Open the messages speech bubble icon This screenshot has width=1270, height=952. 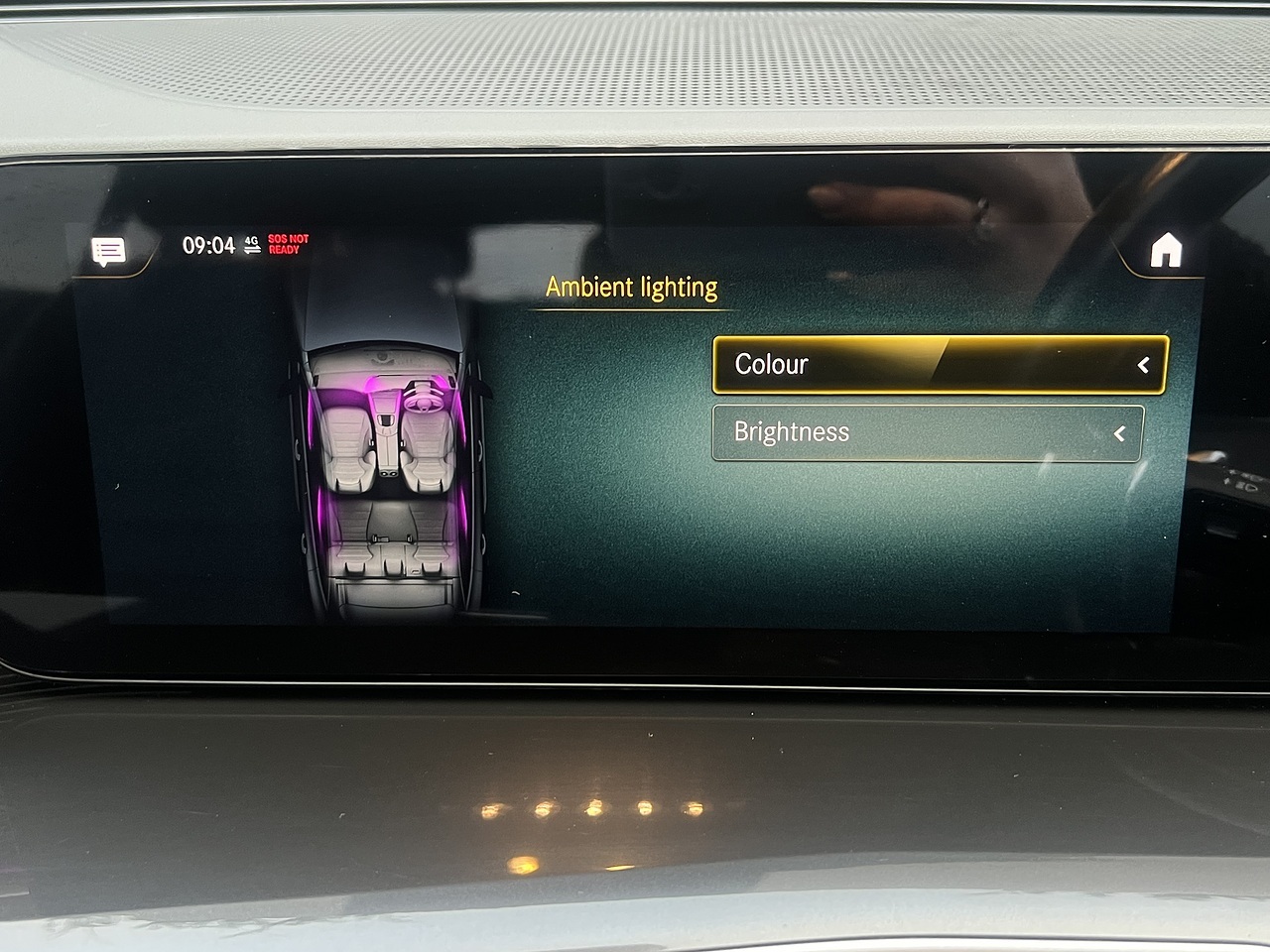click(x=108, y=252)
